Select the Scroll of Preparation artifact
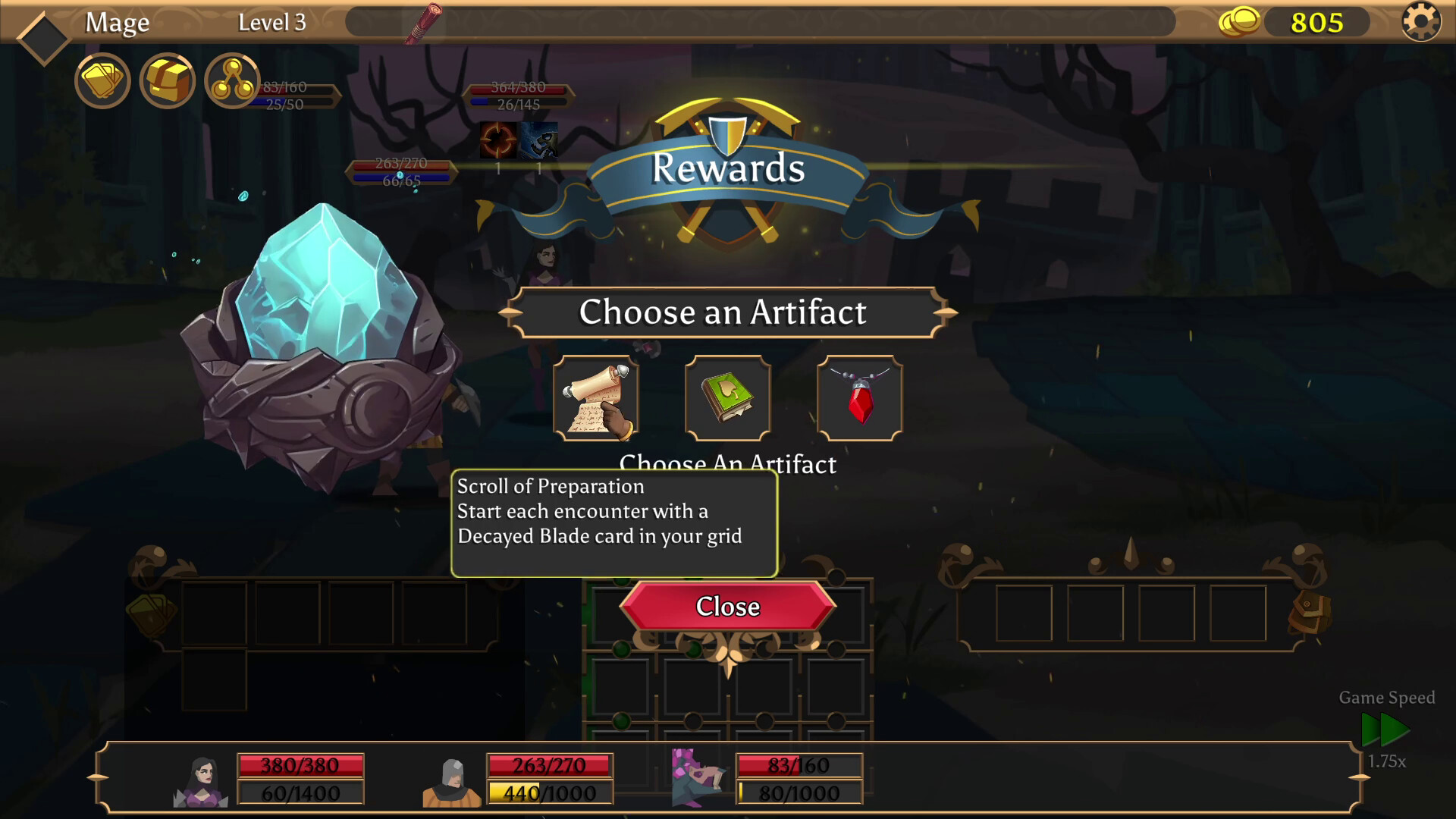The width and height of the screenshot is (1456, 819). pyautogui.click(x=596, y=398)
